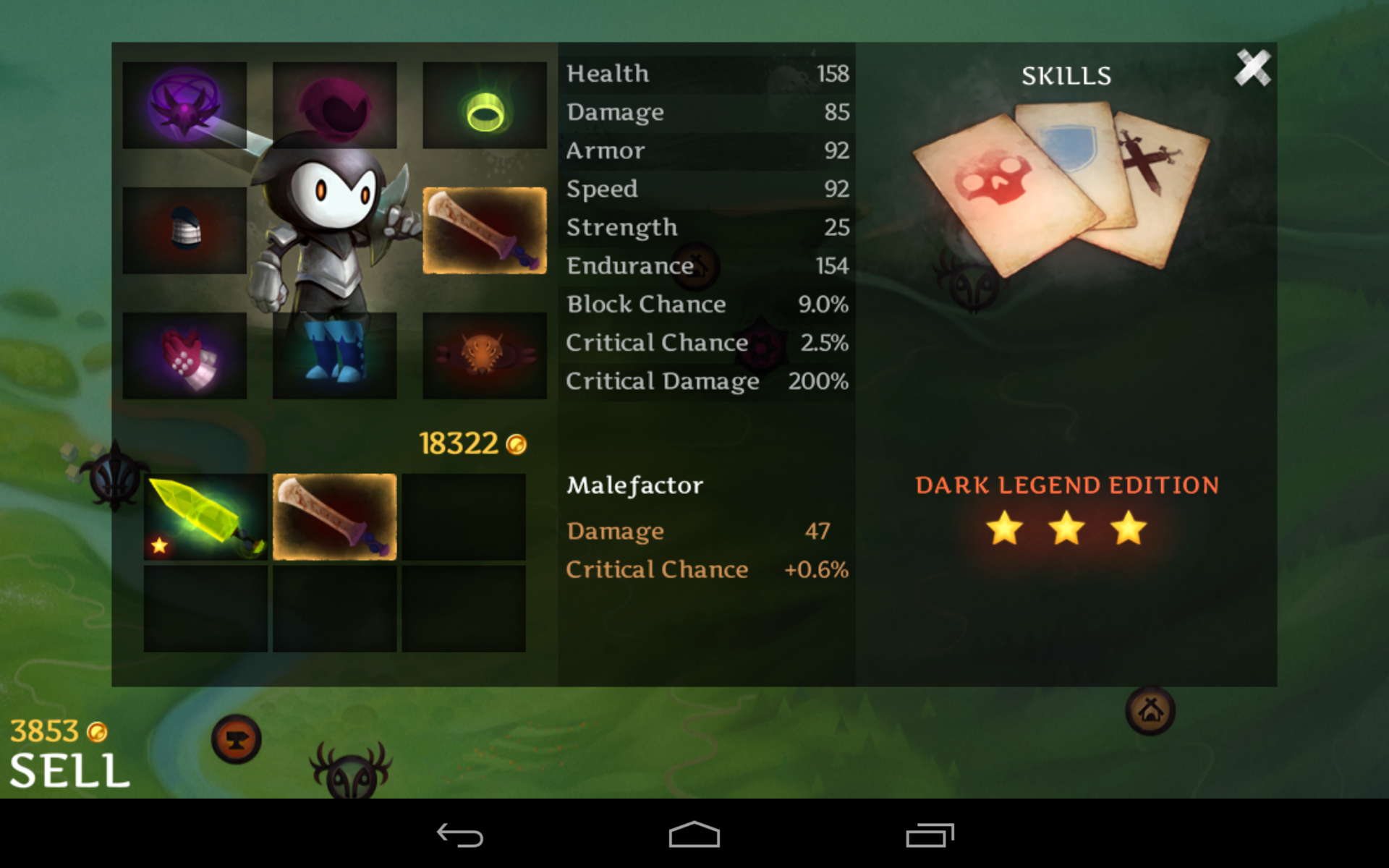
Task: Select the equipped Malefactor sword slot
Action: point(484,230)
